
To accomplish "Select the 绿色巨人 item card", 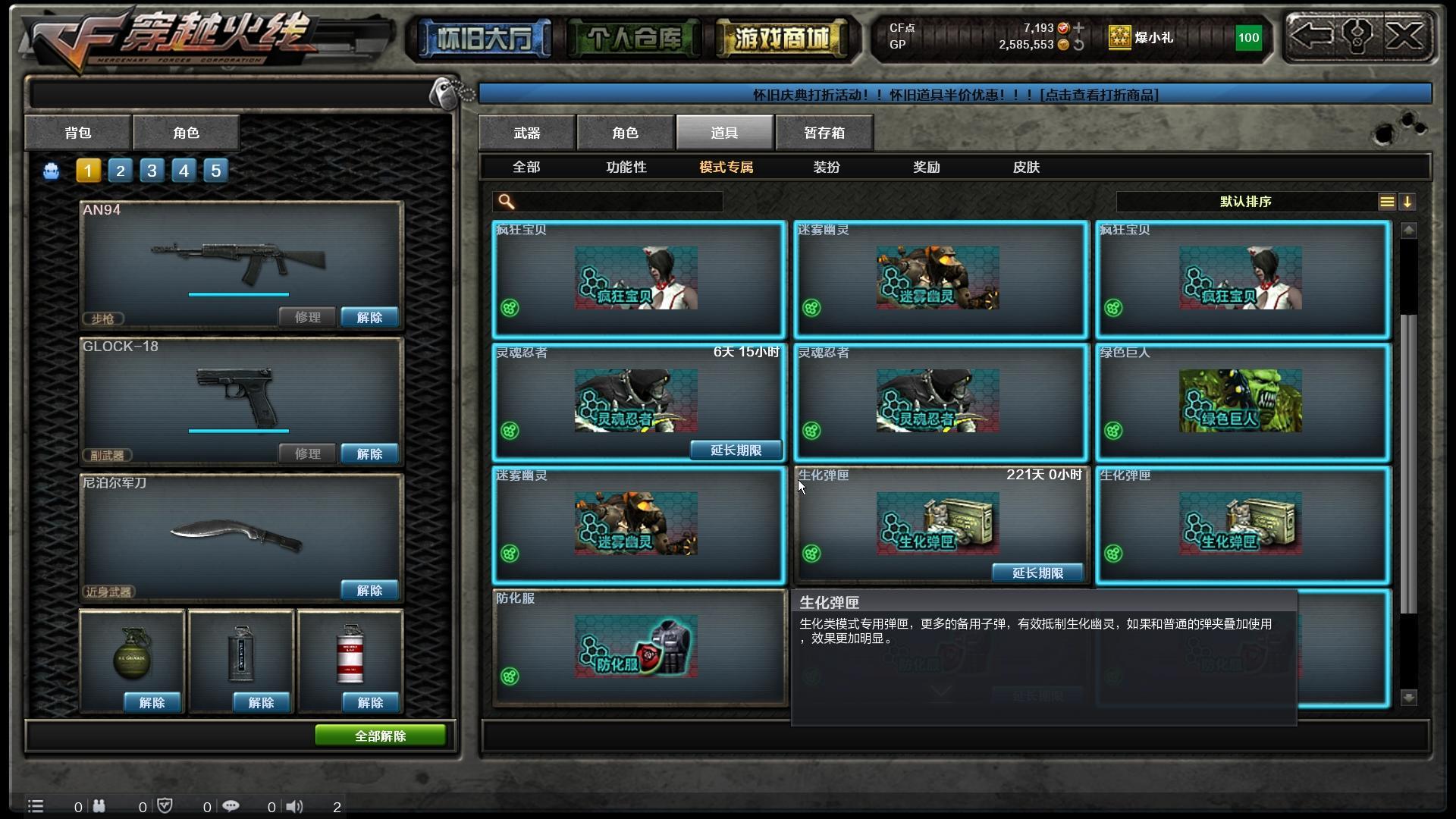I will pos(1242,403).
